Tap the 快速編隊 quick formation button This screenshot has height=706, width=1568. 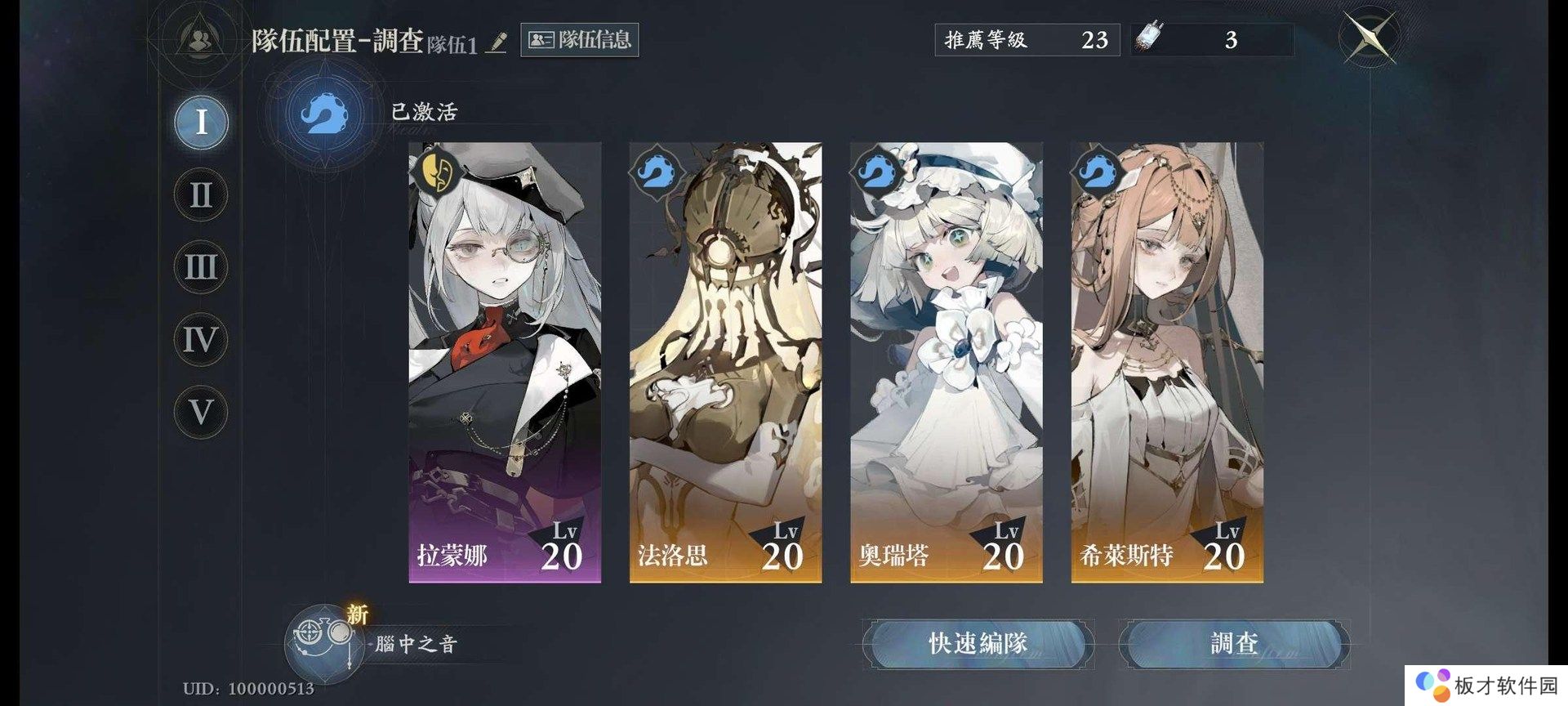[x=978, y=644]
